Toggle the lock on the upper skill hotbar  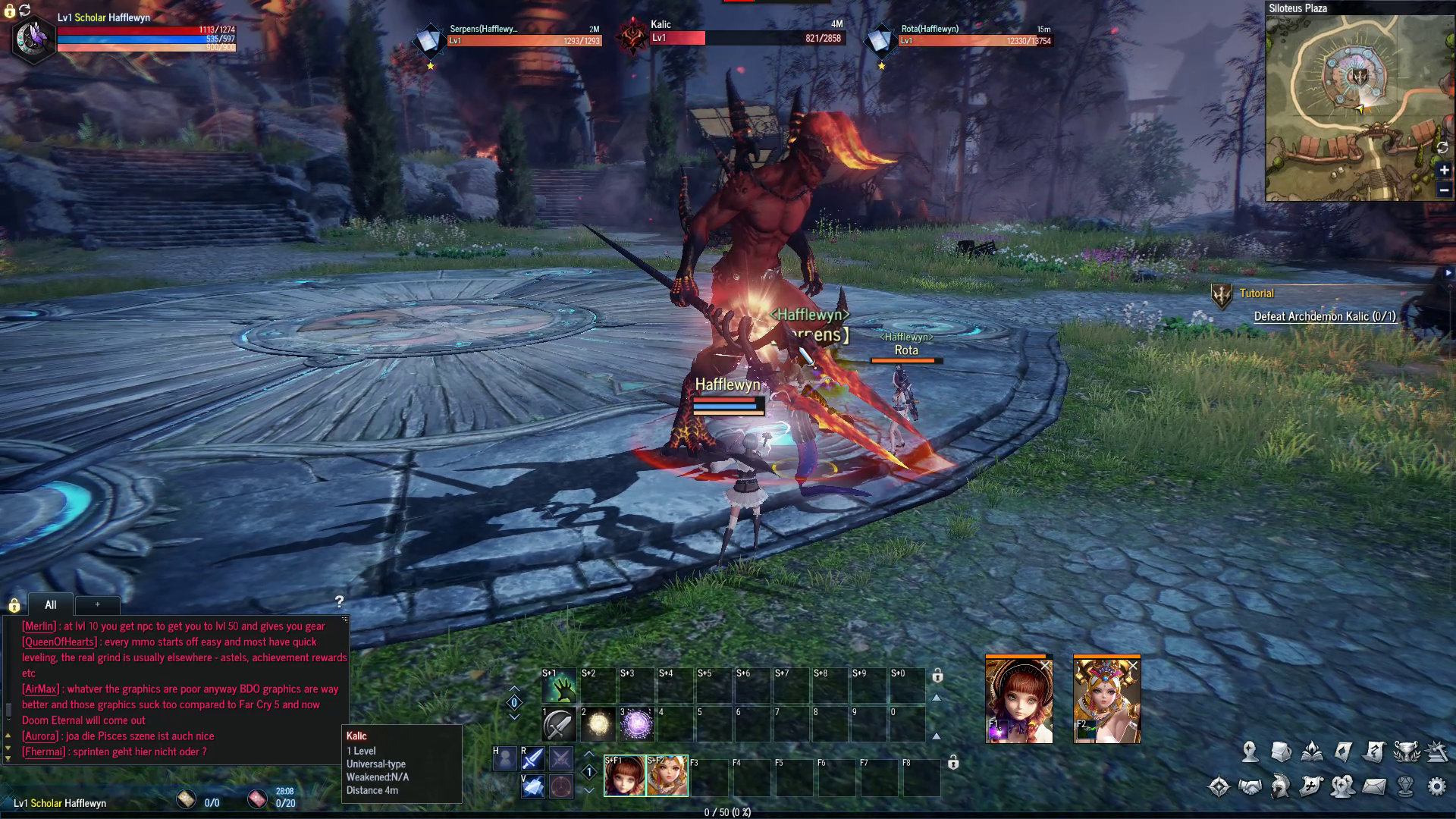coord(937,675)
